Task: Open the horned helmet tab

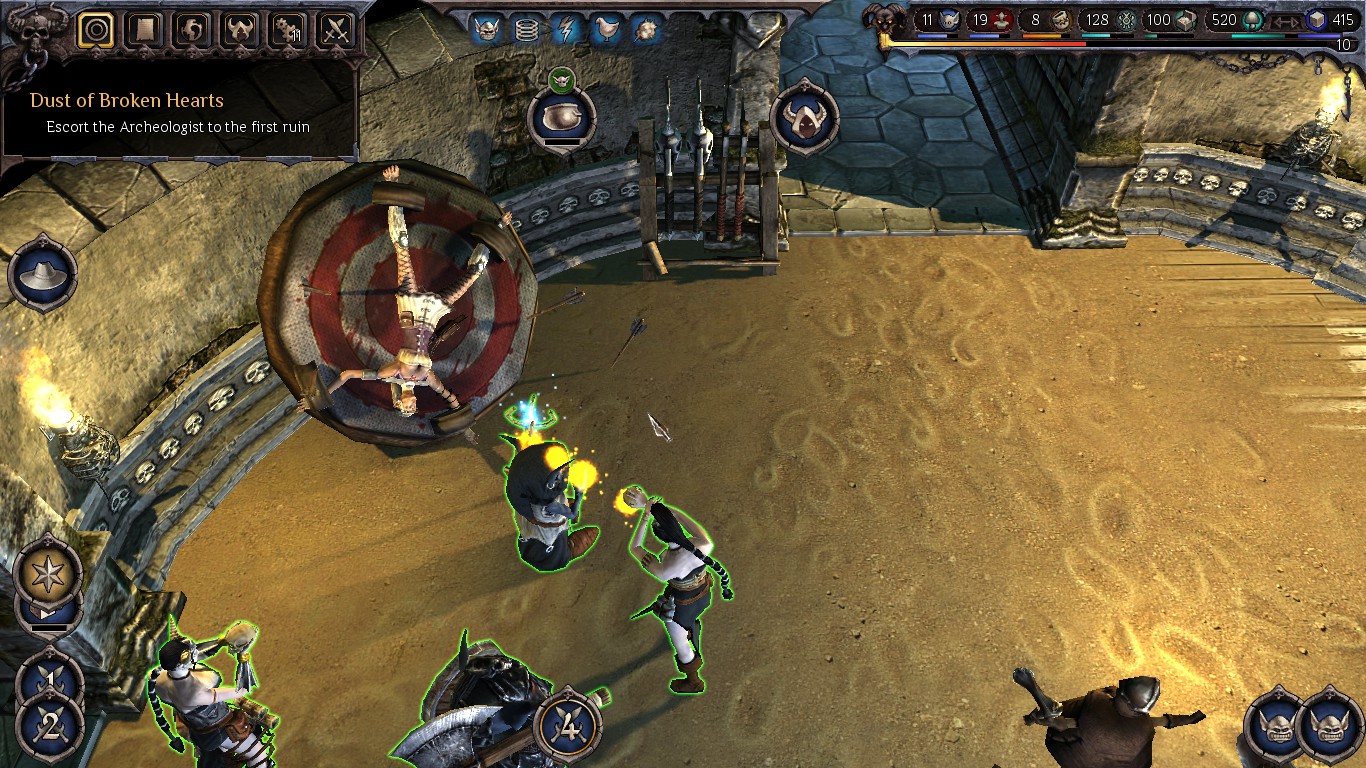Action: click(x=240, y=30)
